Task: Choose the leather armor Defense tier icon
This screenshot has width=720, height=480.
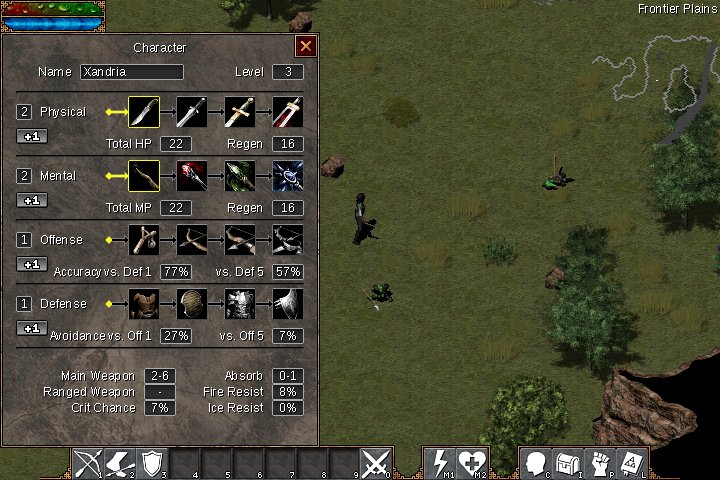Action: (144, 304)
